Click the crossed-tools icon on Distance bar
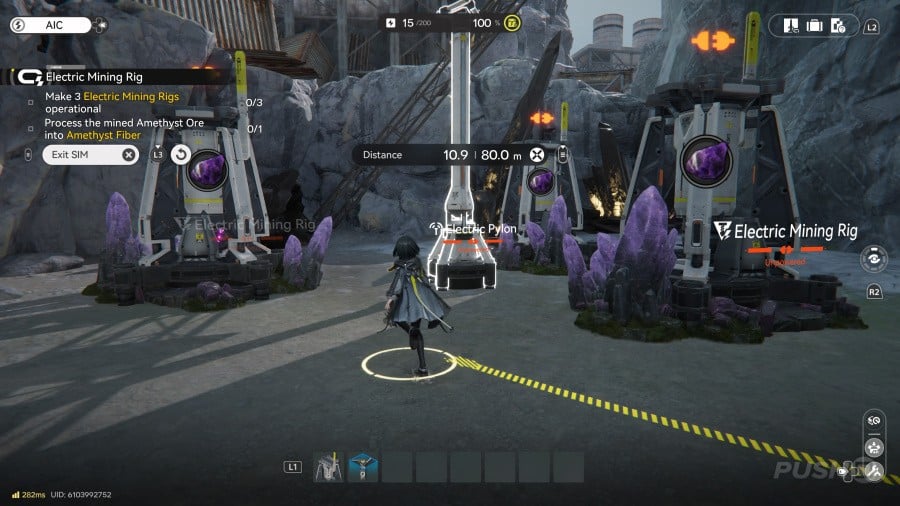Screen dimensions: 900x506 [x=538, y=155]
